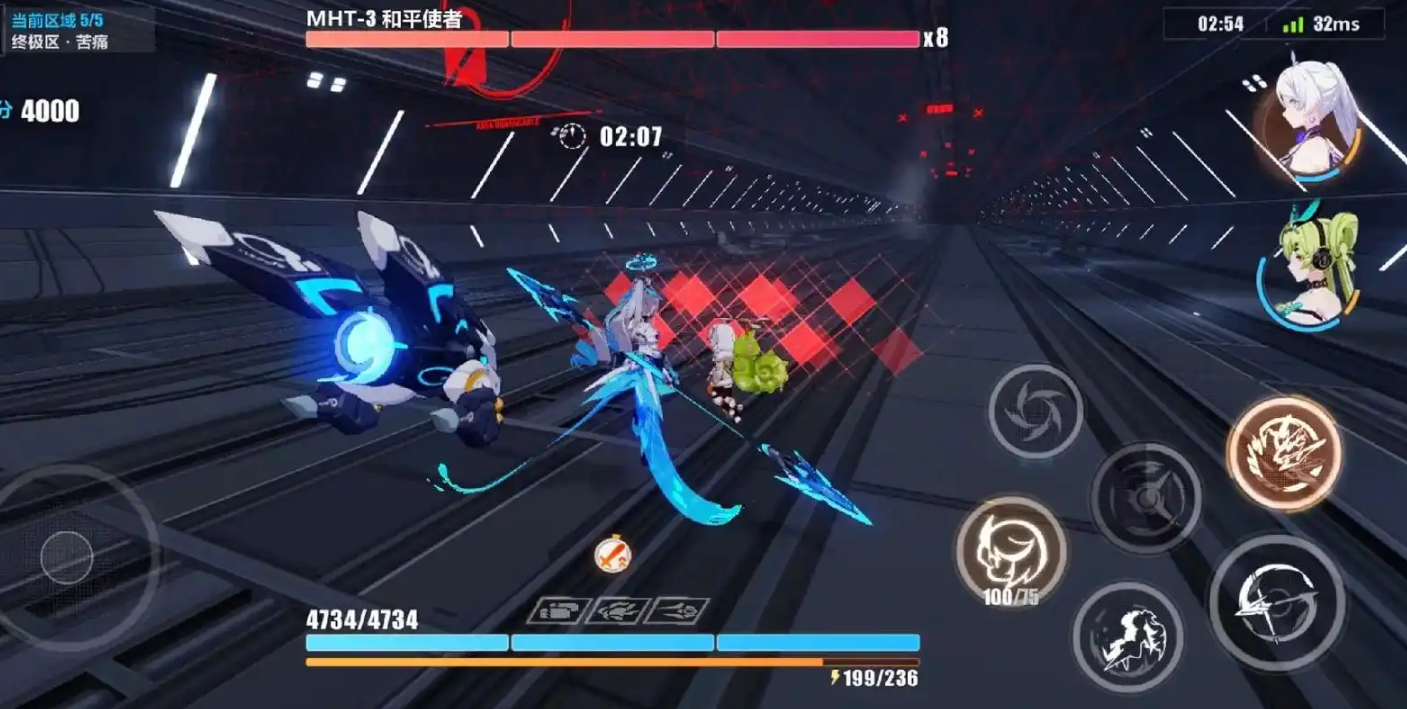
Task: Use the galloping horse skill button
Action: (x=1128, y=637)
